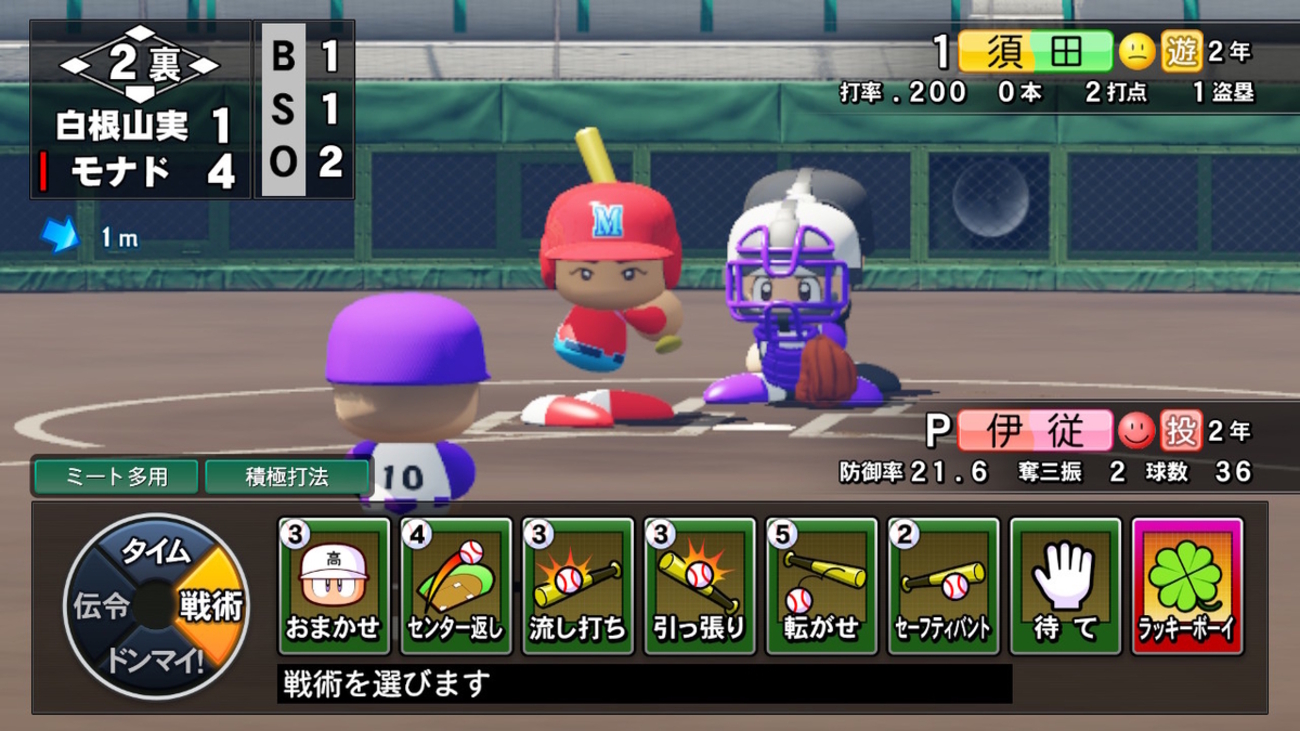Screen dimensions: 1300x731
Task: Click the 積極打法 tactic tag
Action: [286, 477]
